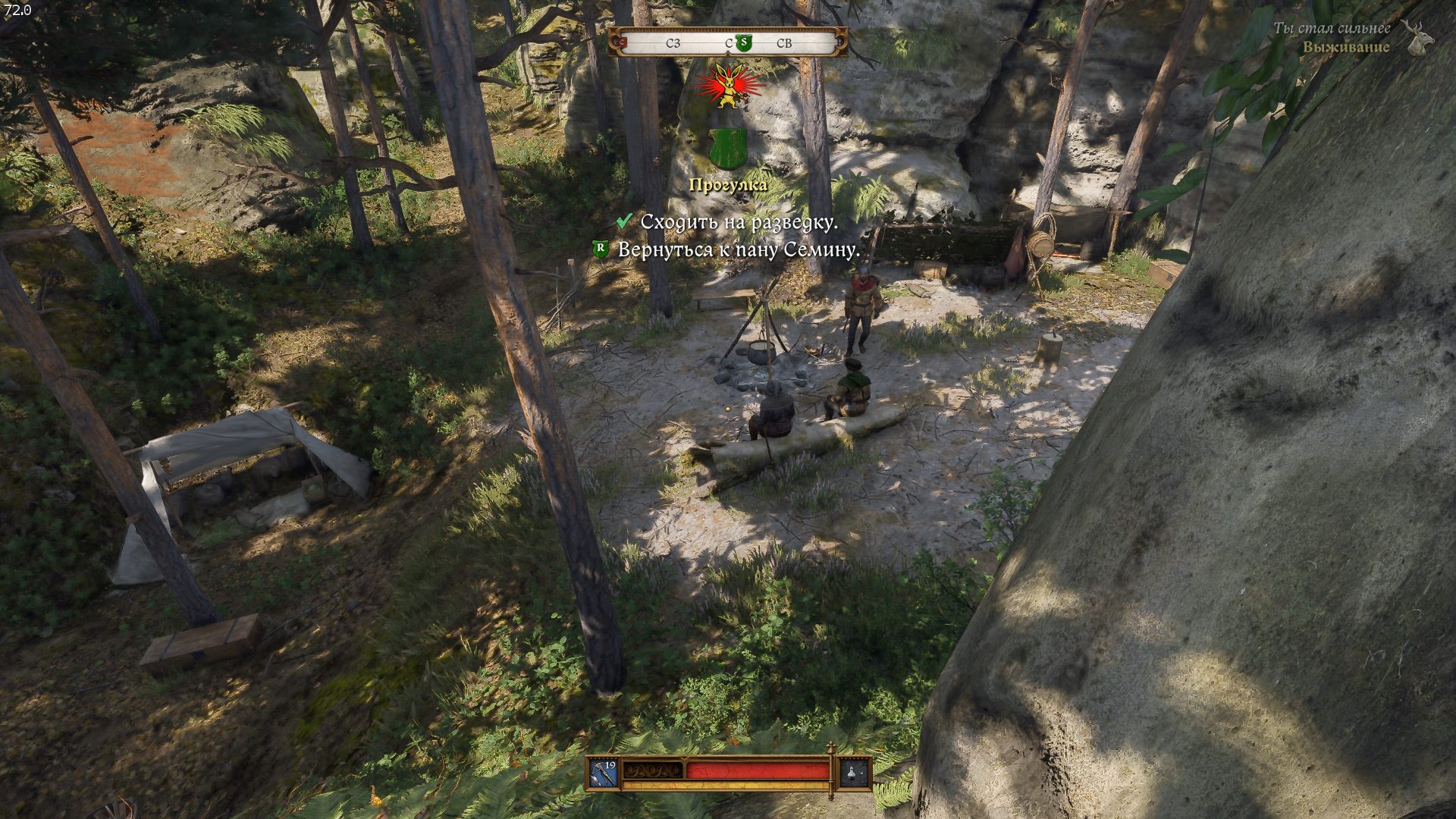Open the Прогулка quest via green shield
The height and width of the screenshot is (819, 1456).
tap(728, 148)
